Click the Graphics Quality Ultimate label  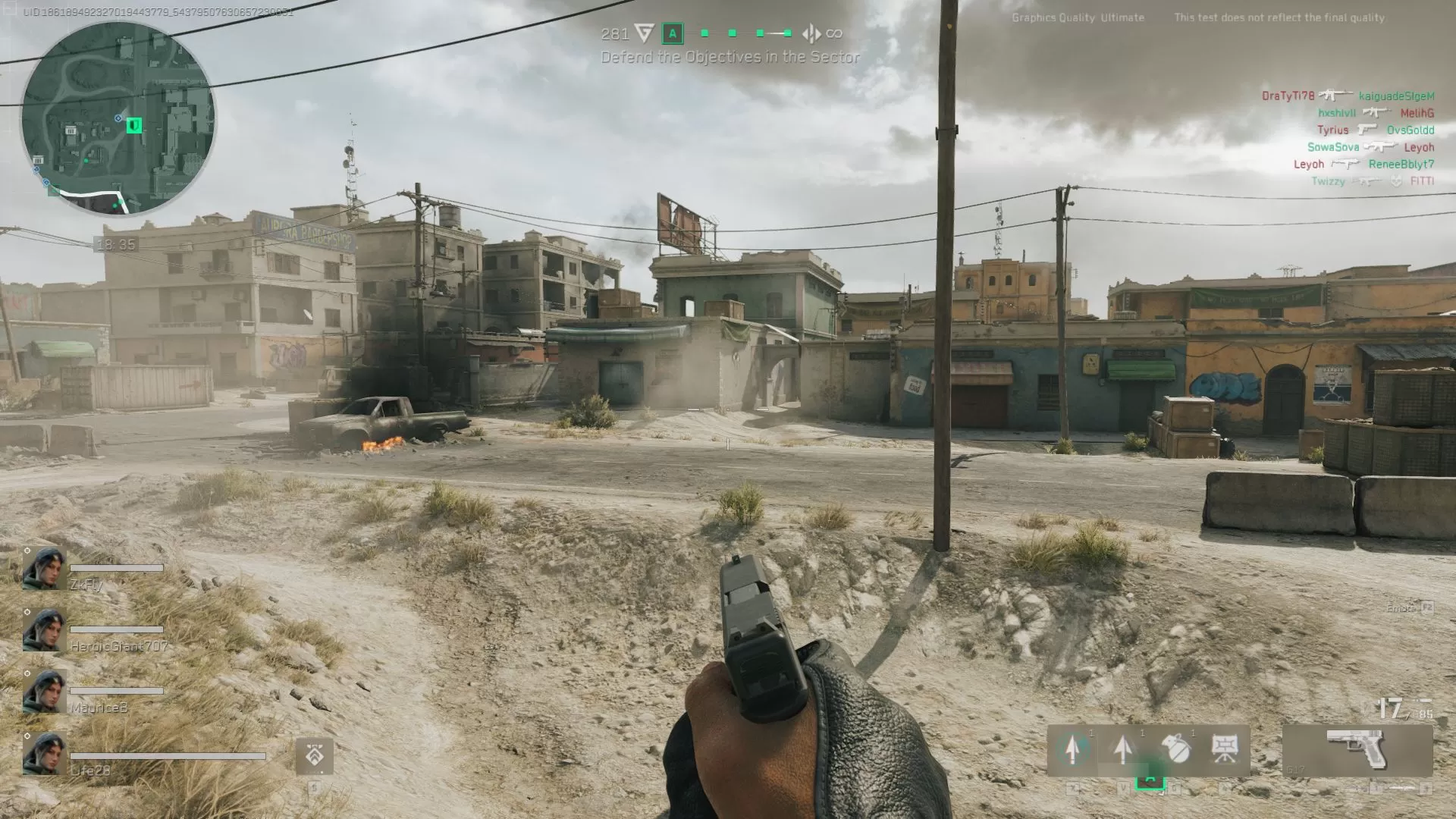coord(1077,17)
